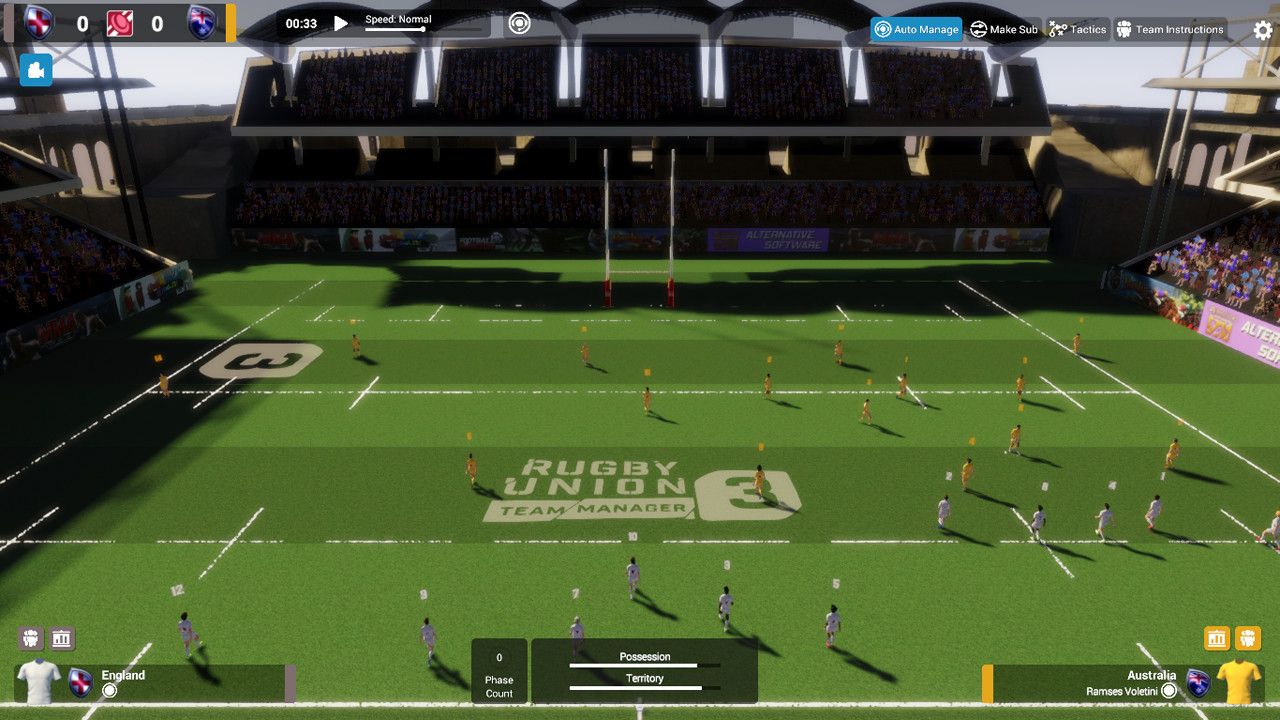Open Australia's match statistics bar chart icon
The height and width of the screenshot is (720, 1280).
[1216, 638]
